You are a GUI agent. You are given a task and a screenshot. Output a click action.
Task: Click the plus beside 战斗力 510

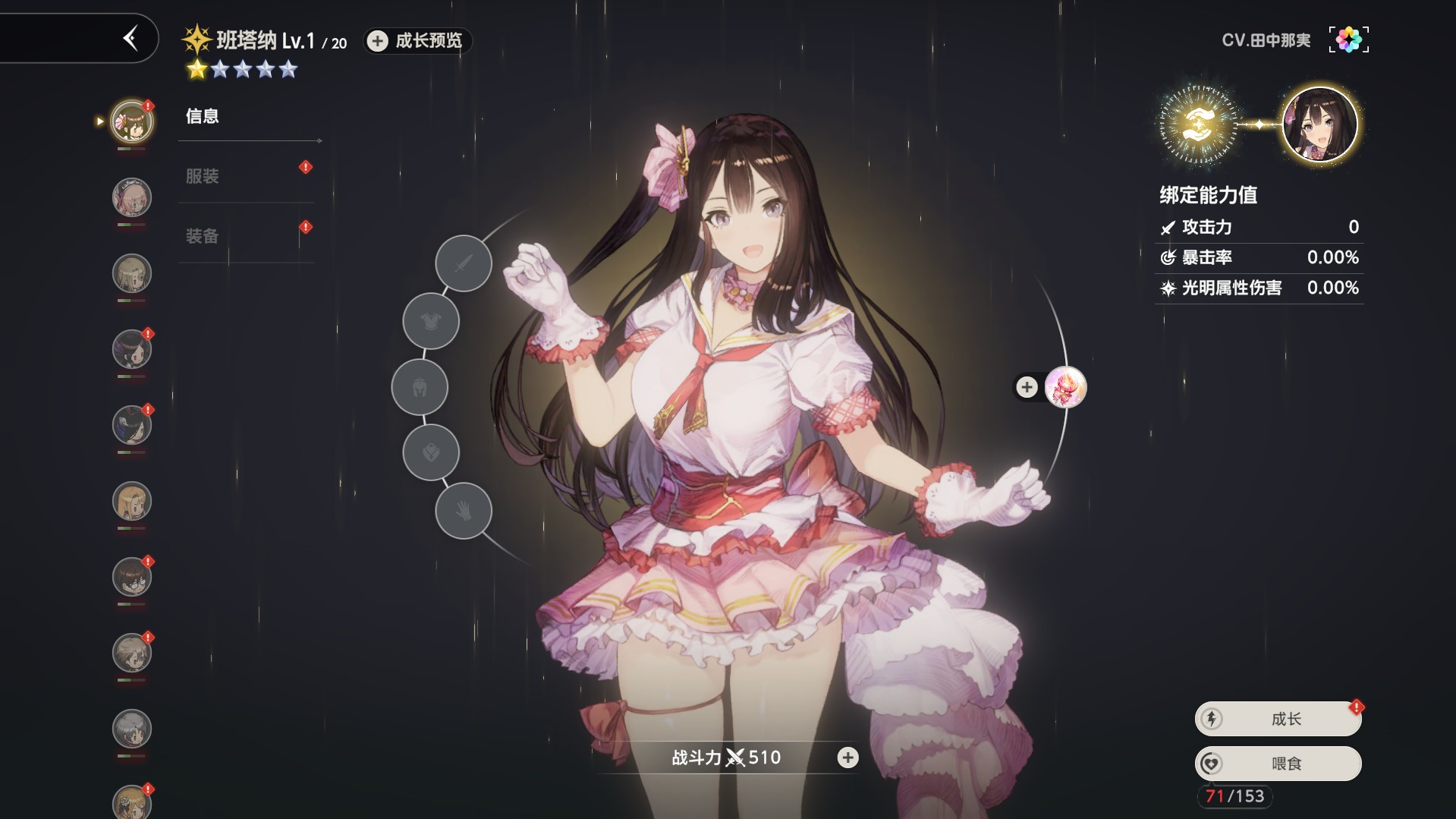(x=847, y=757)
